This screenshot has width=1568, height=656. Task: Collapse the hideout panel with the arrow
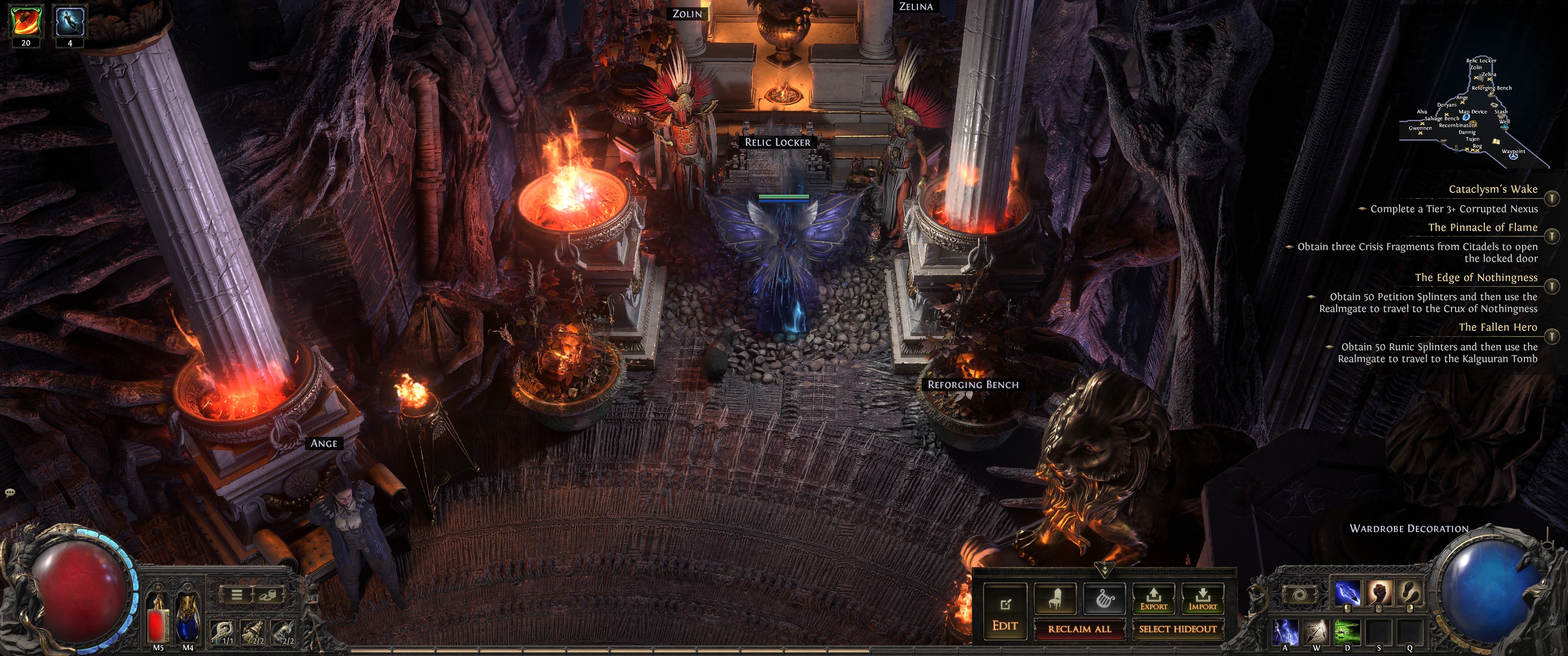1104,570
